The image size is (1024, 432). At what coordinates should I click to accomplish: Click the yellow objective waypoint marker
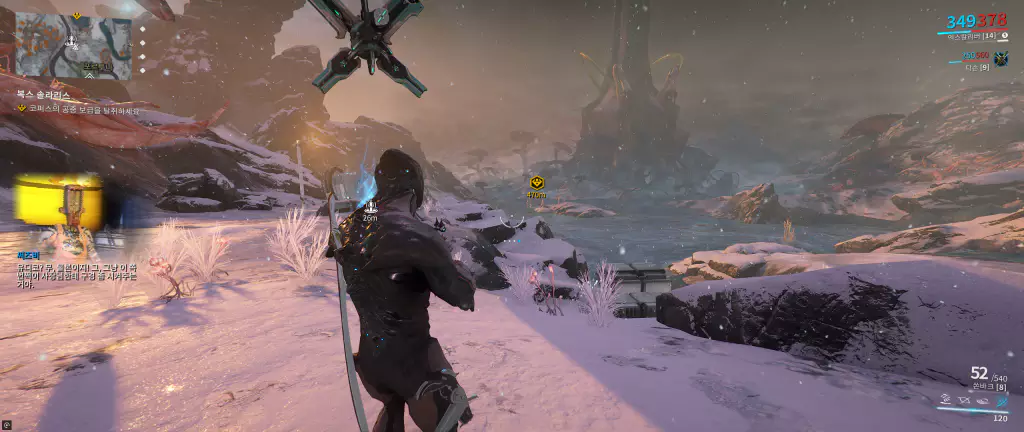click(x=537, y=184)
